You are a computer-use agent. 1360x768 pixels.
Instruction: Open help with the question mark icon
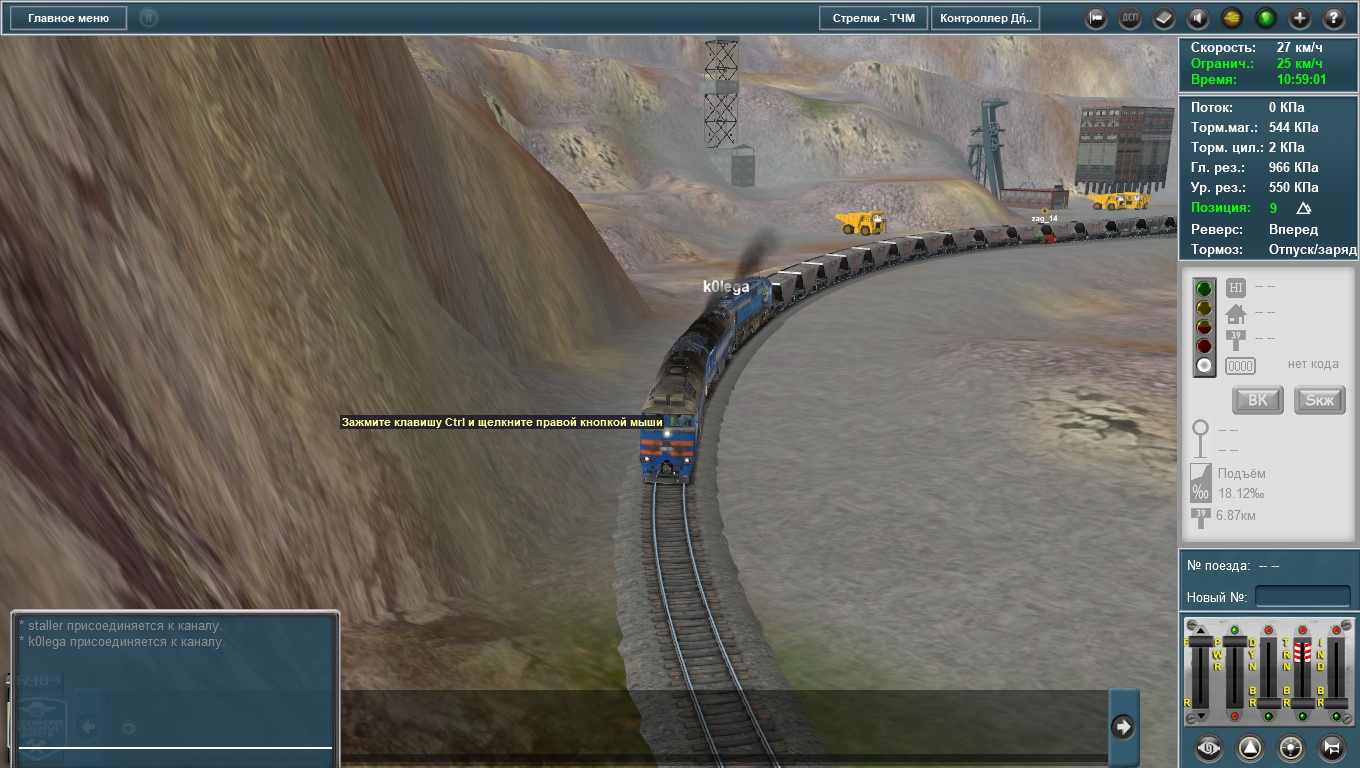point(1334,18)
